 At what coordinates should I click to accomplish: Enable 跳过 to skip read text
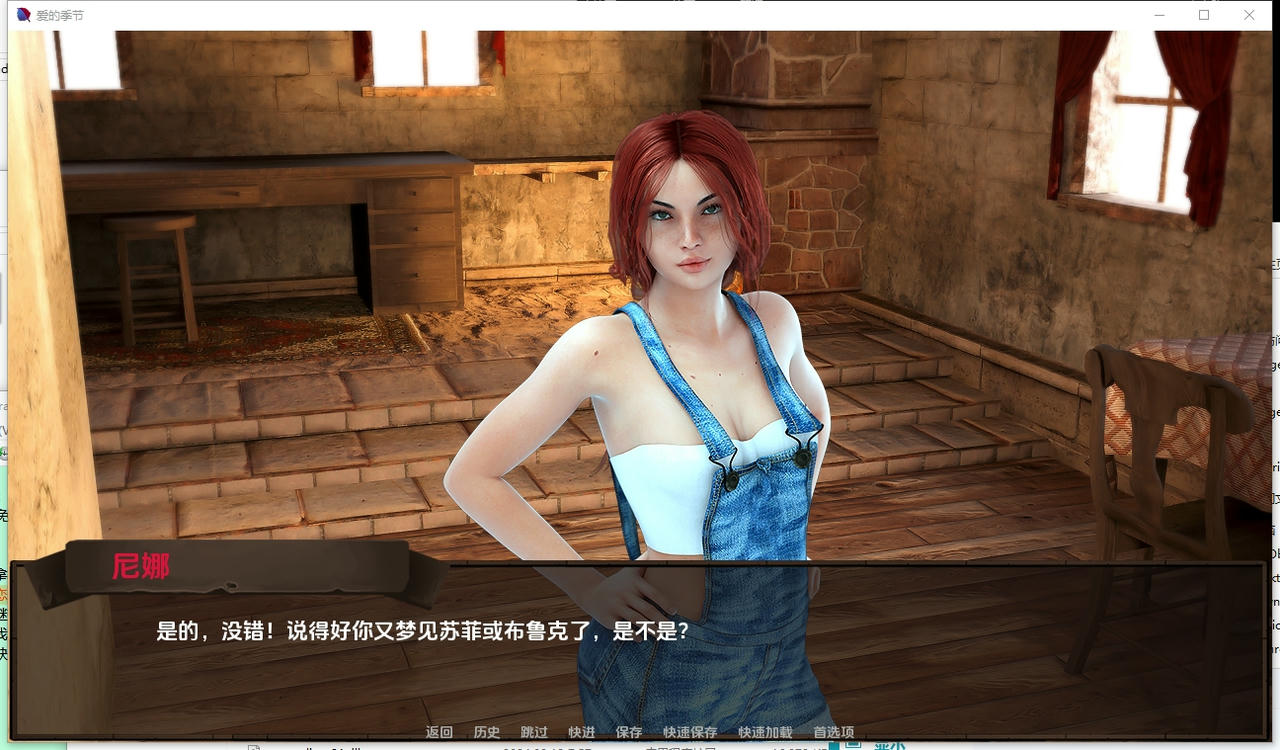(533, 732)
